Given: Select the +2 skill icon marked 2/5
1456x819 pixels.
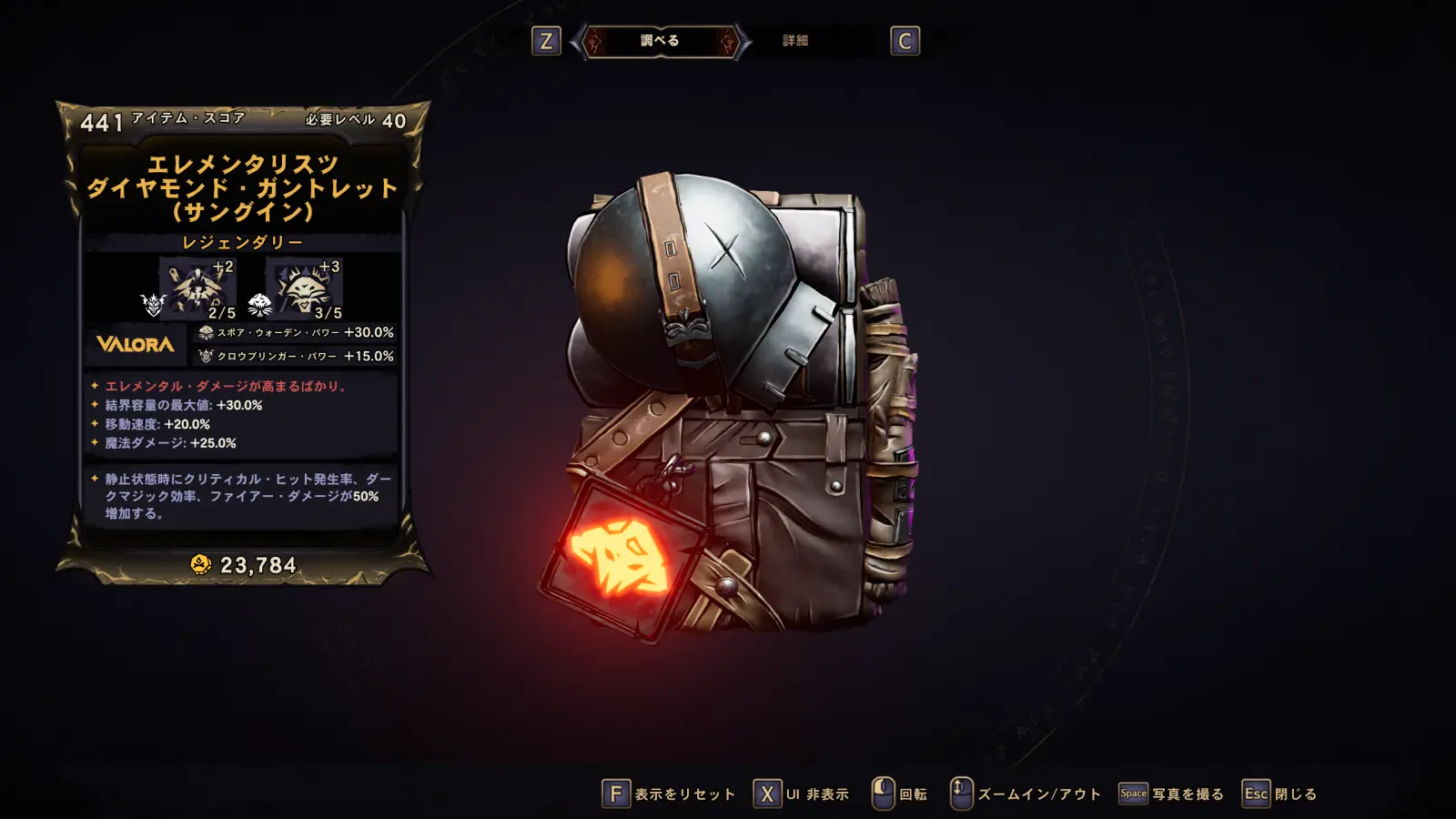Looking at the screenshot, I should coord(197,288).
